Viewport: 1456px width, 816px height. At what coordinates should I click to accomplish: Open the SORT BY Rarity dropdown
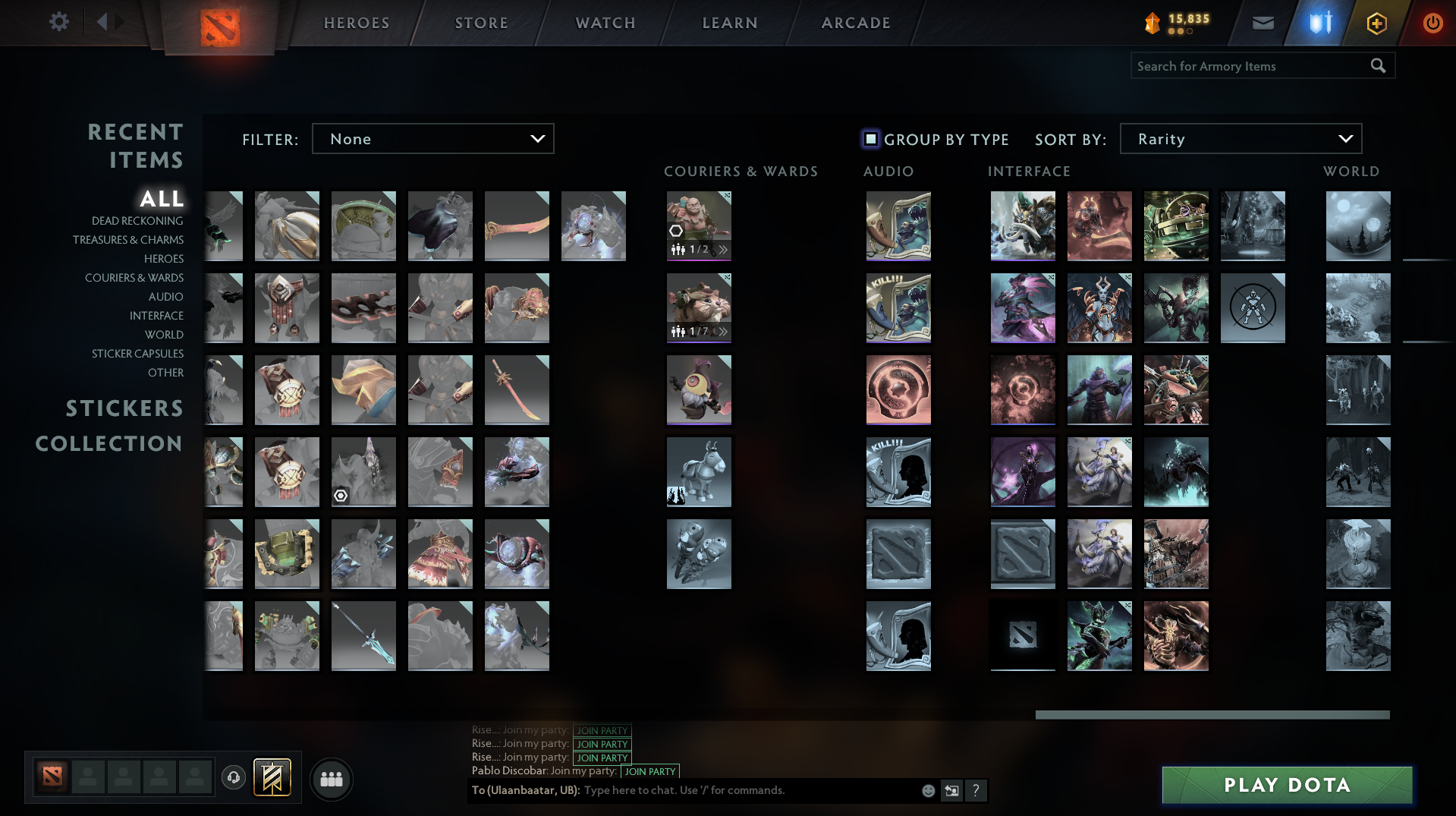pyautogui.click(x=1240, y=138)
